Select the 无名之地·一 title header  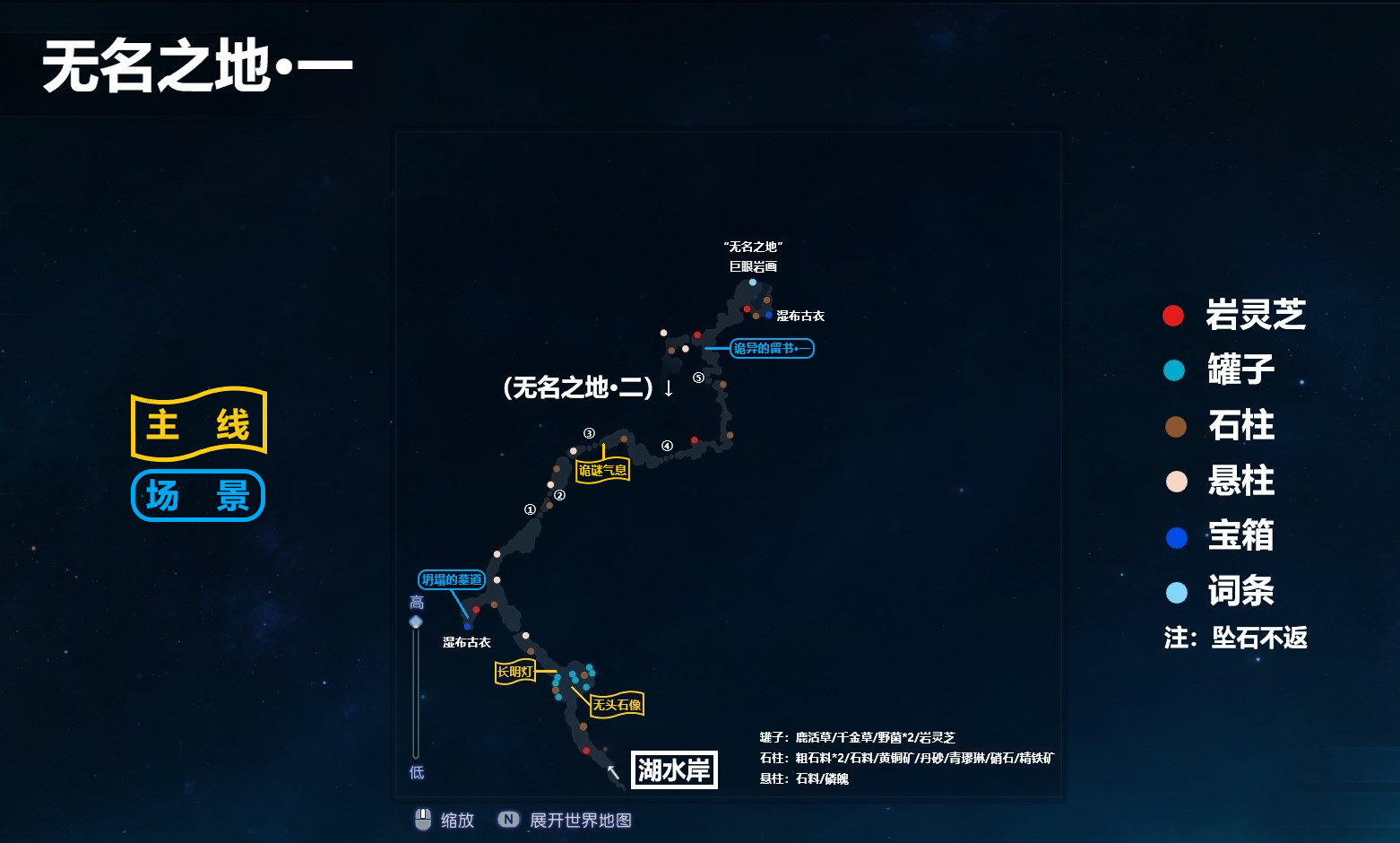point(197,66)
